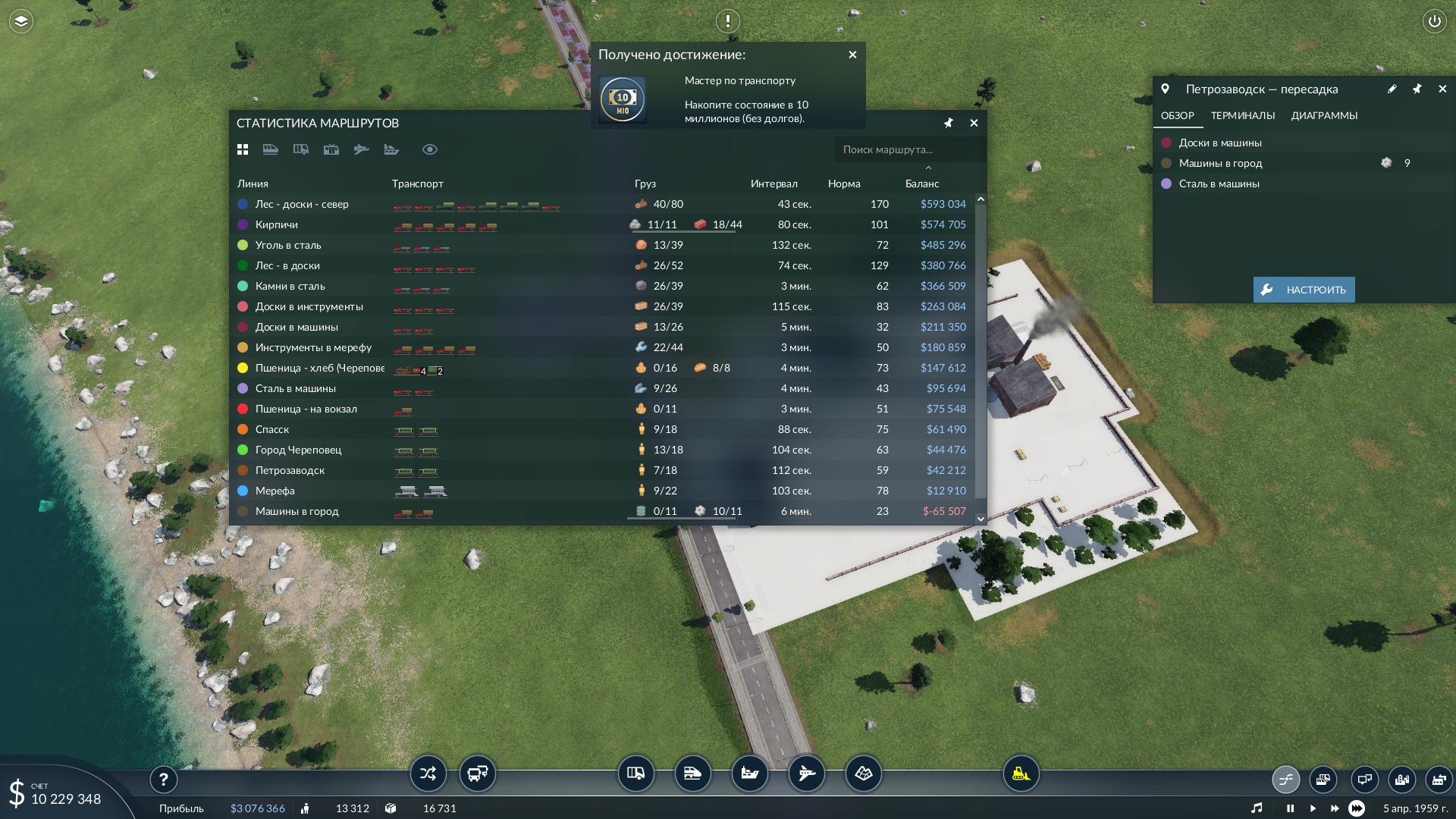
Task: Select Сталь в машины line in station overview
Action: pyautogui.click(x=1219, y=184)
